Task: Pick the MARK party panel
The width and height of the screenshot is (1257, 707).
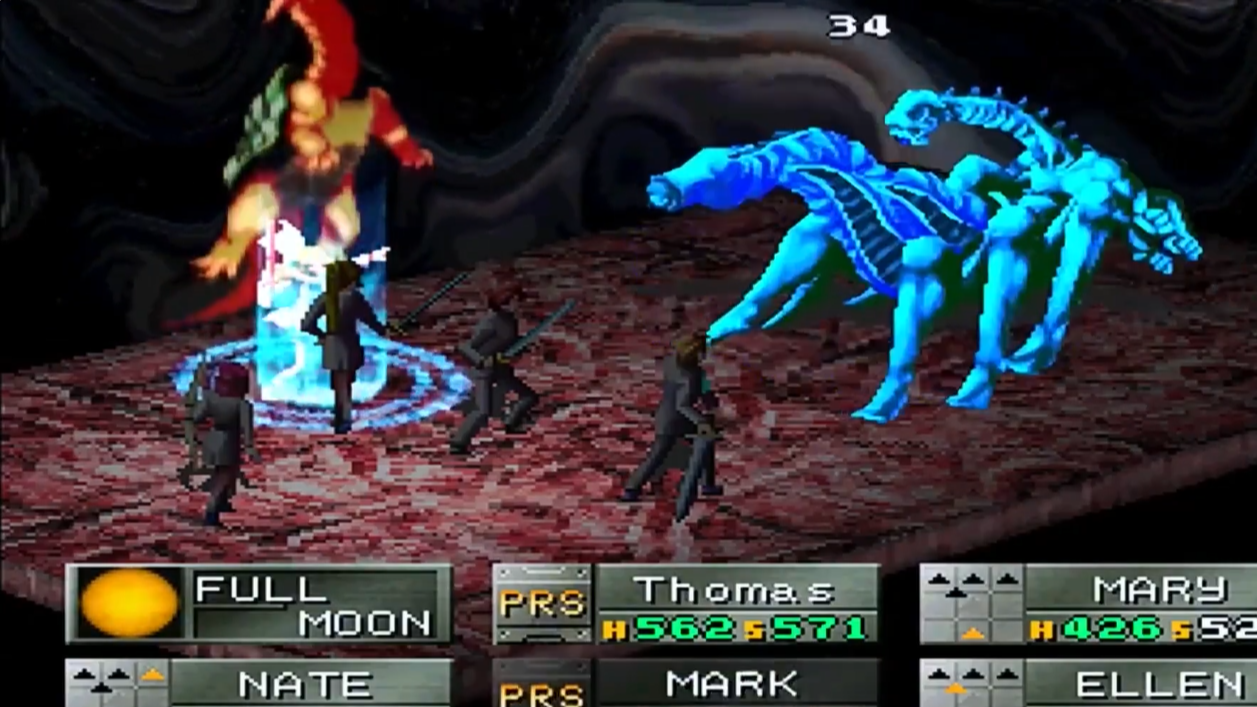Action: pyautogui.click(x=733, y=684)
